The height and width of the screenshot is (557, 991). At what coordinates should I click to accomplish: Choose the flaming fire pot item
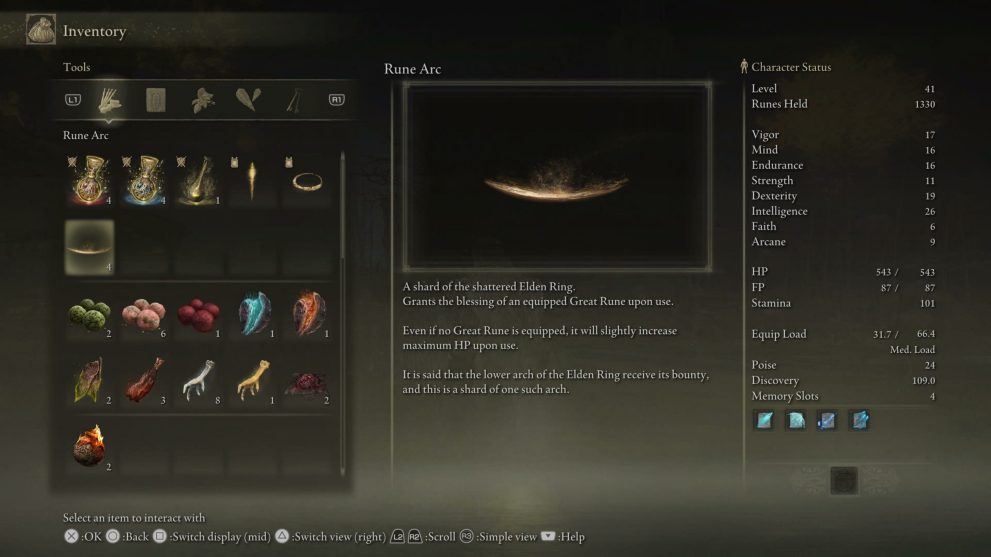tap(89, 446)
